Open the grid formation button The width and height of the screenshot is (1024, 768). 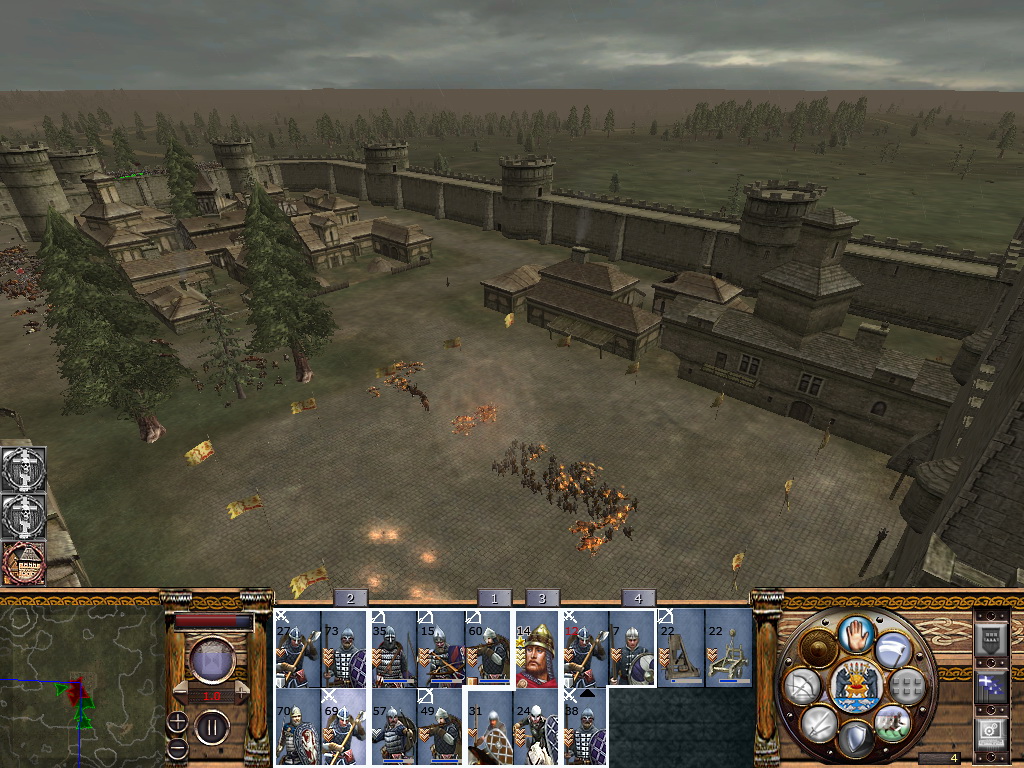point(906,685)
